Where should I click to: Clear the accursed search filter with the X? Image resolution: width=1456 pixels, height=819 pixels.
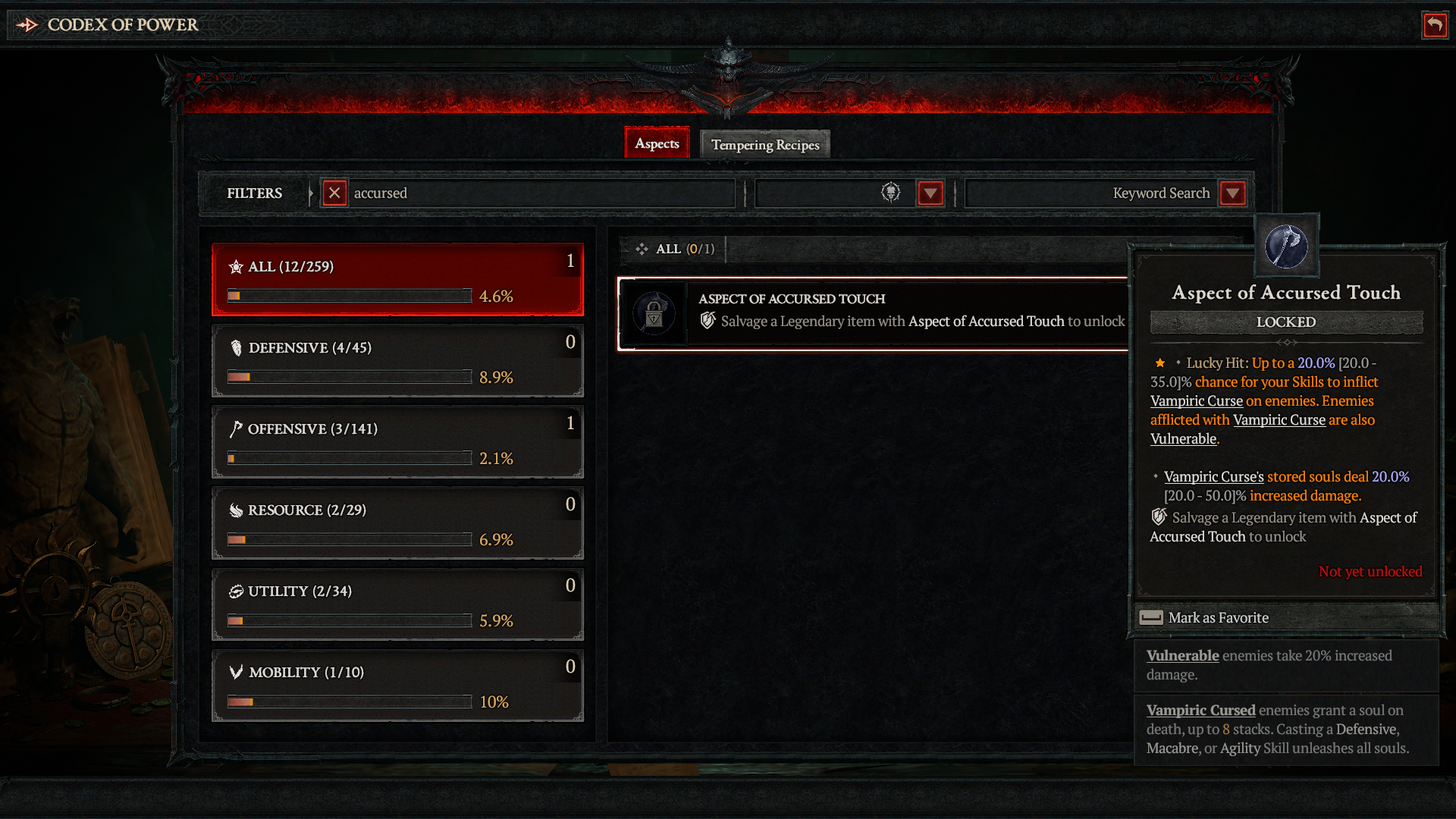[334, 193]
